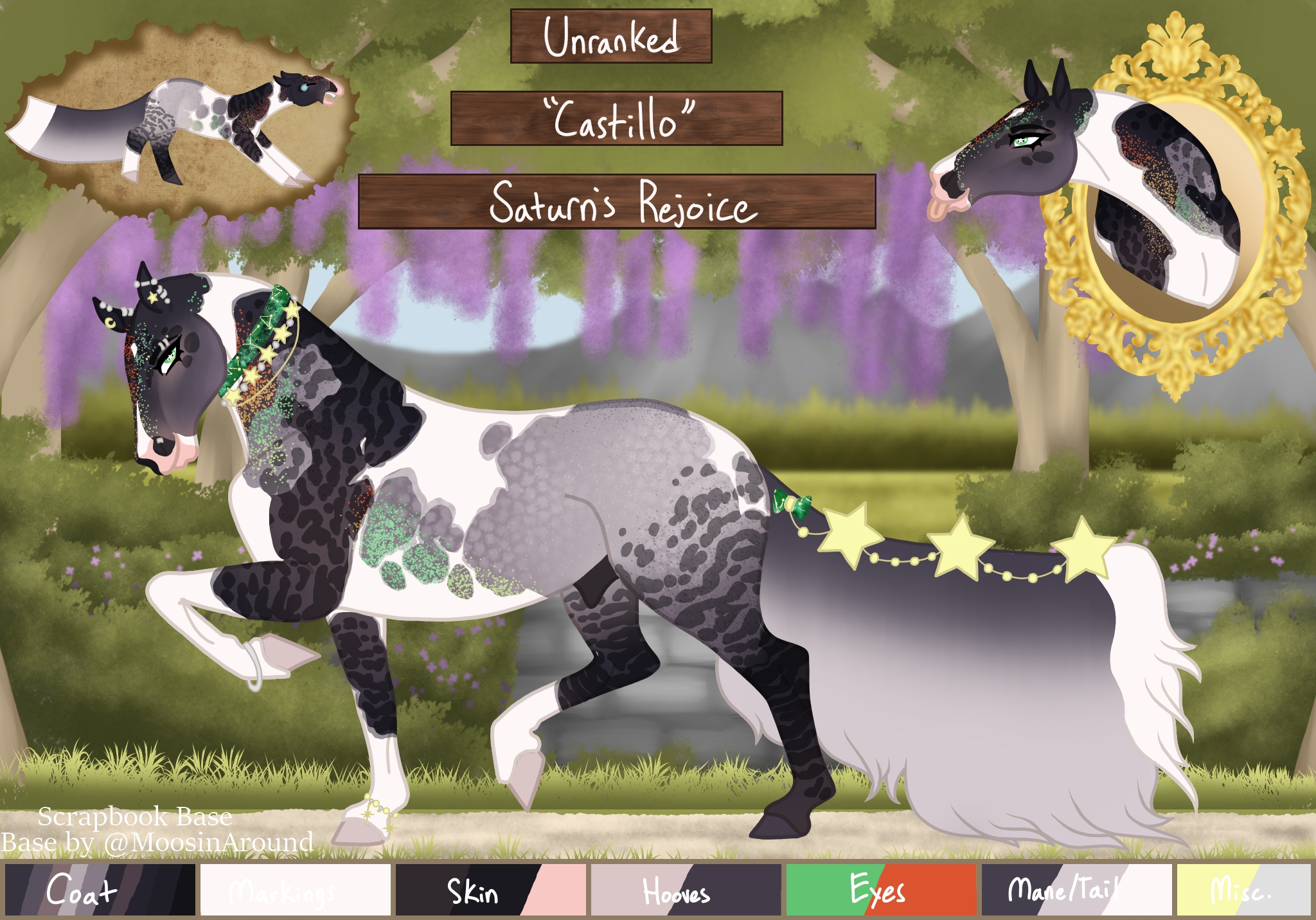Select the Markings palette swatch
1316x920 pixels.
295,890
